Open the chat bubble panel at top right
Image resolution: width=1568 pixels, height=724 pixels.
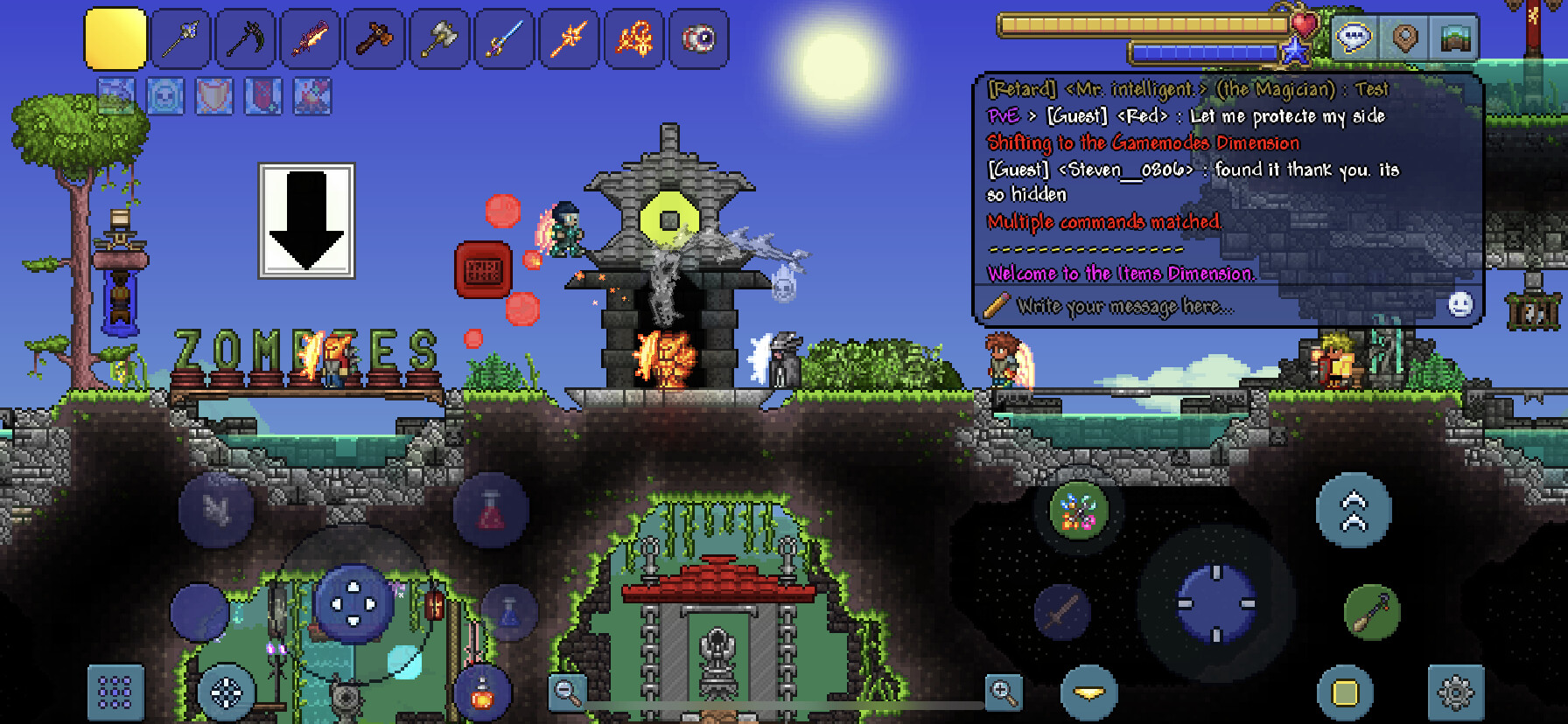1352,38
